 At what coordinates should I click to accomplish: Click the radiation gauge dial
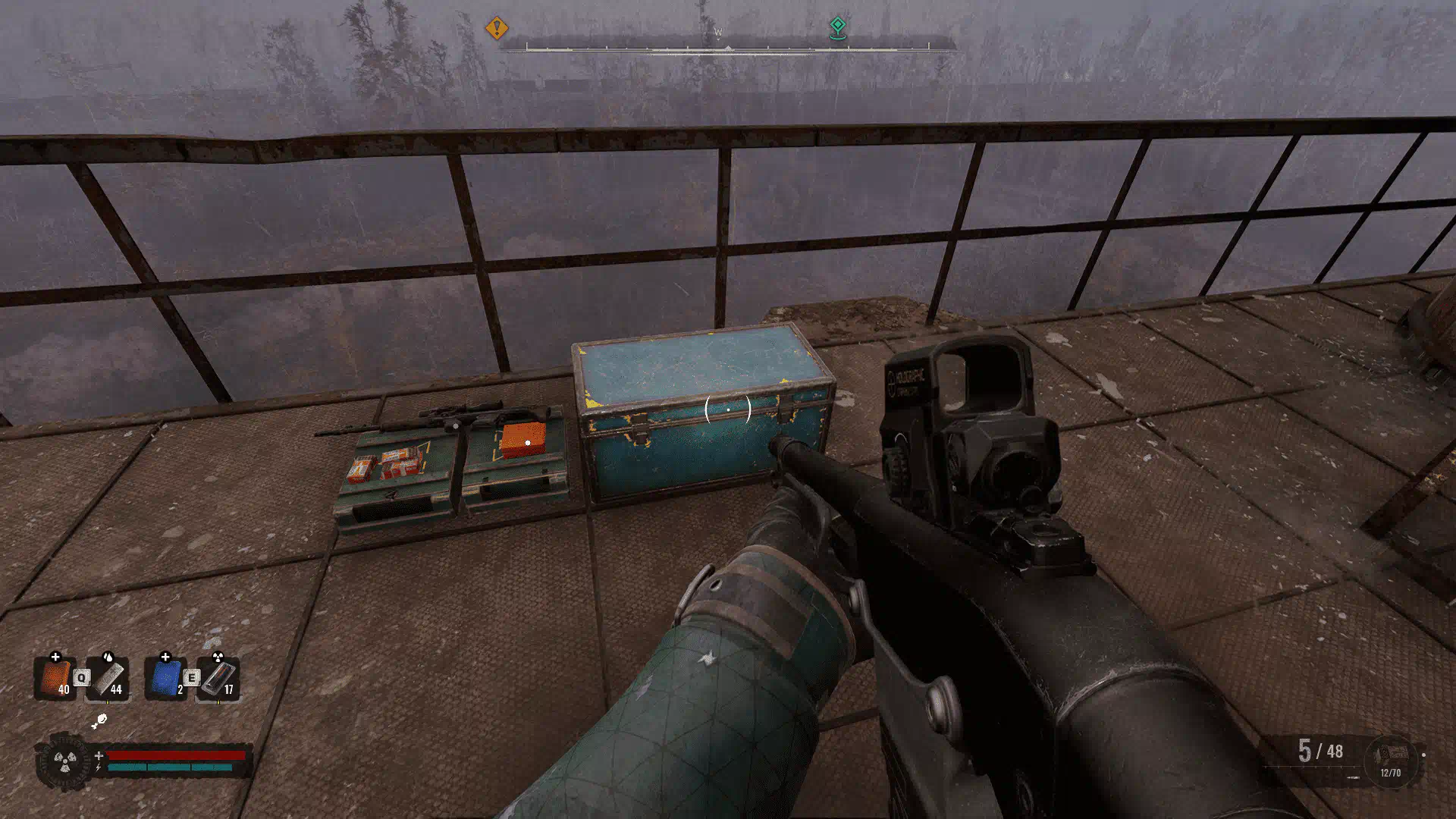65,761
